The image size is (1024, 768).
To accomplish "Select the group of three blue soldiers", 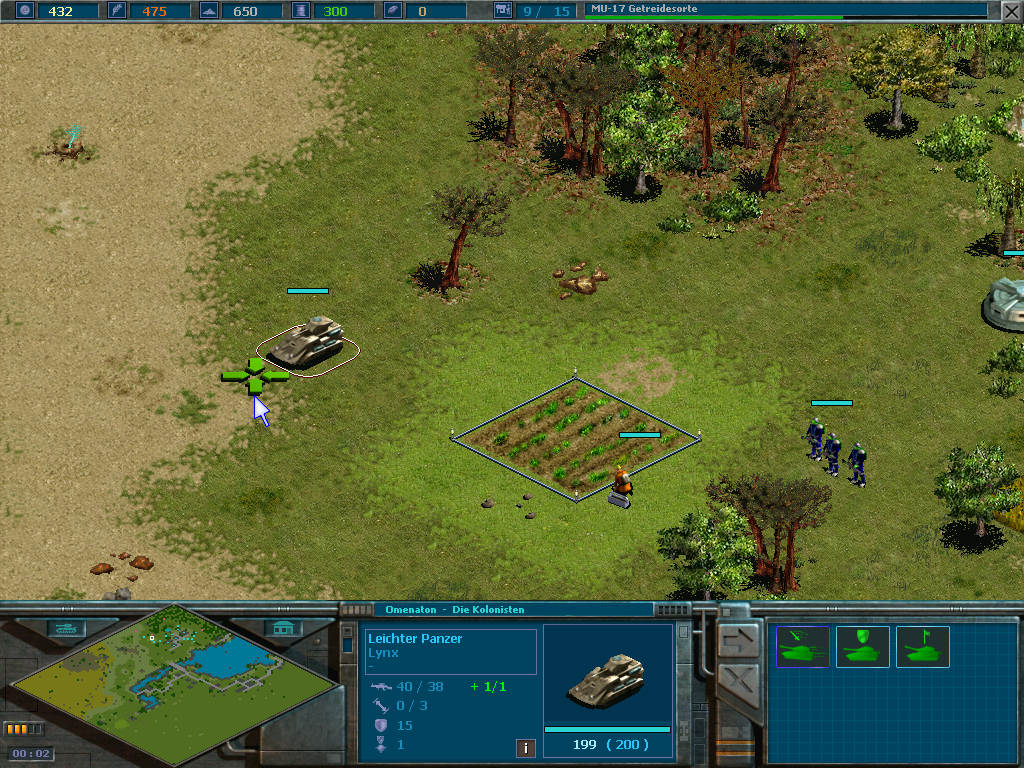I will (833, 452).
